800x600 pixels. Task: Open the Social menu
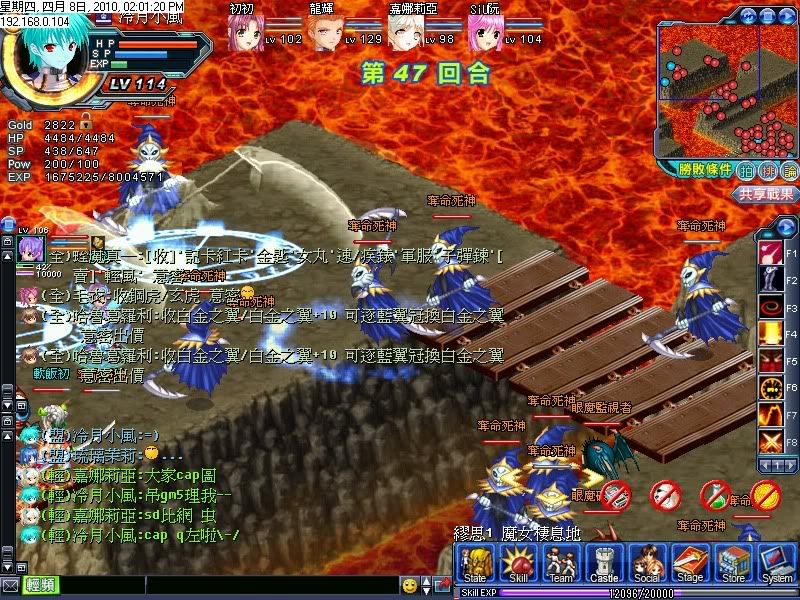[x=647, y=565]
